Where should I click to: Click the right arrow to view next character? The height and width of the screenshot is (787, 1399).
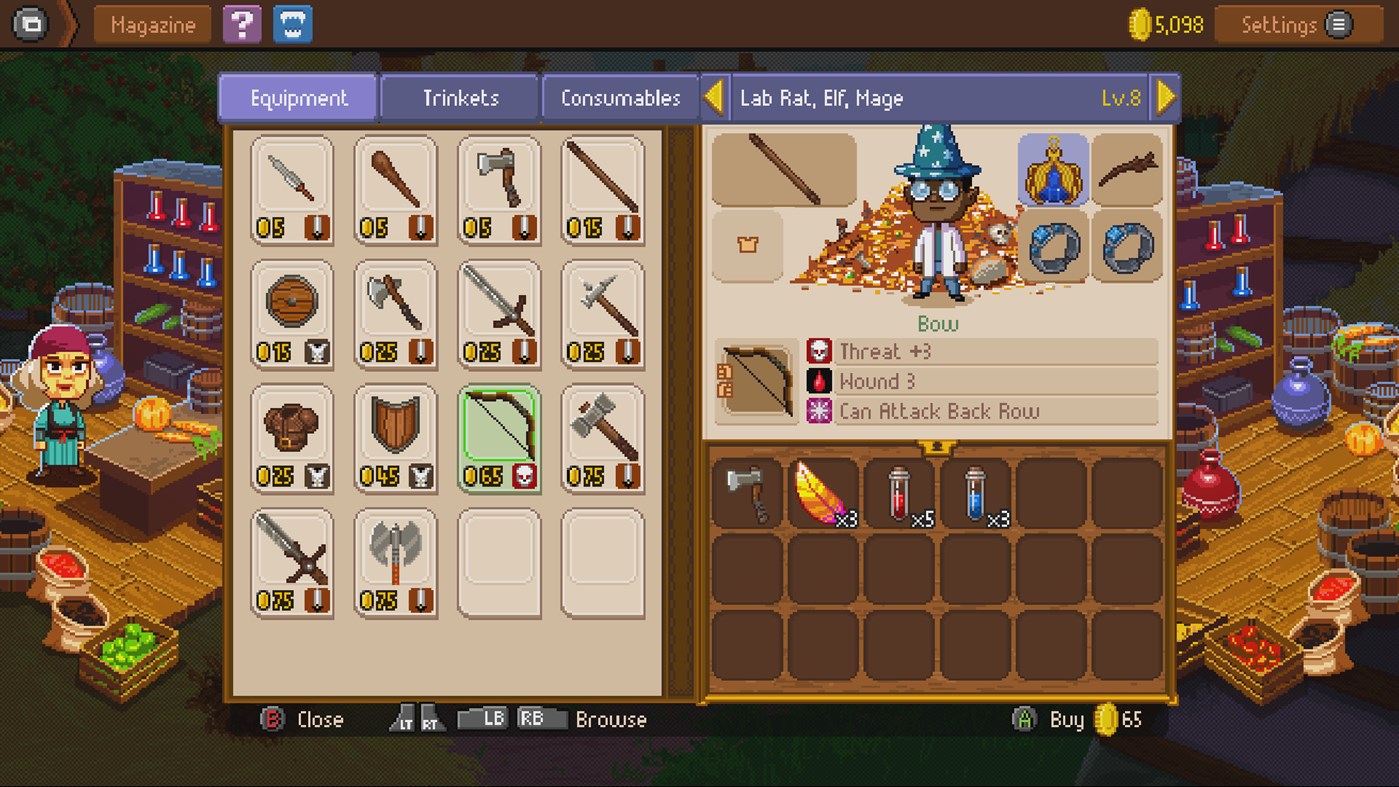1163,96
